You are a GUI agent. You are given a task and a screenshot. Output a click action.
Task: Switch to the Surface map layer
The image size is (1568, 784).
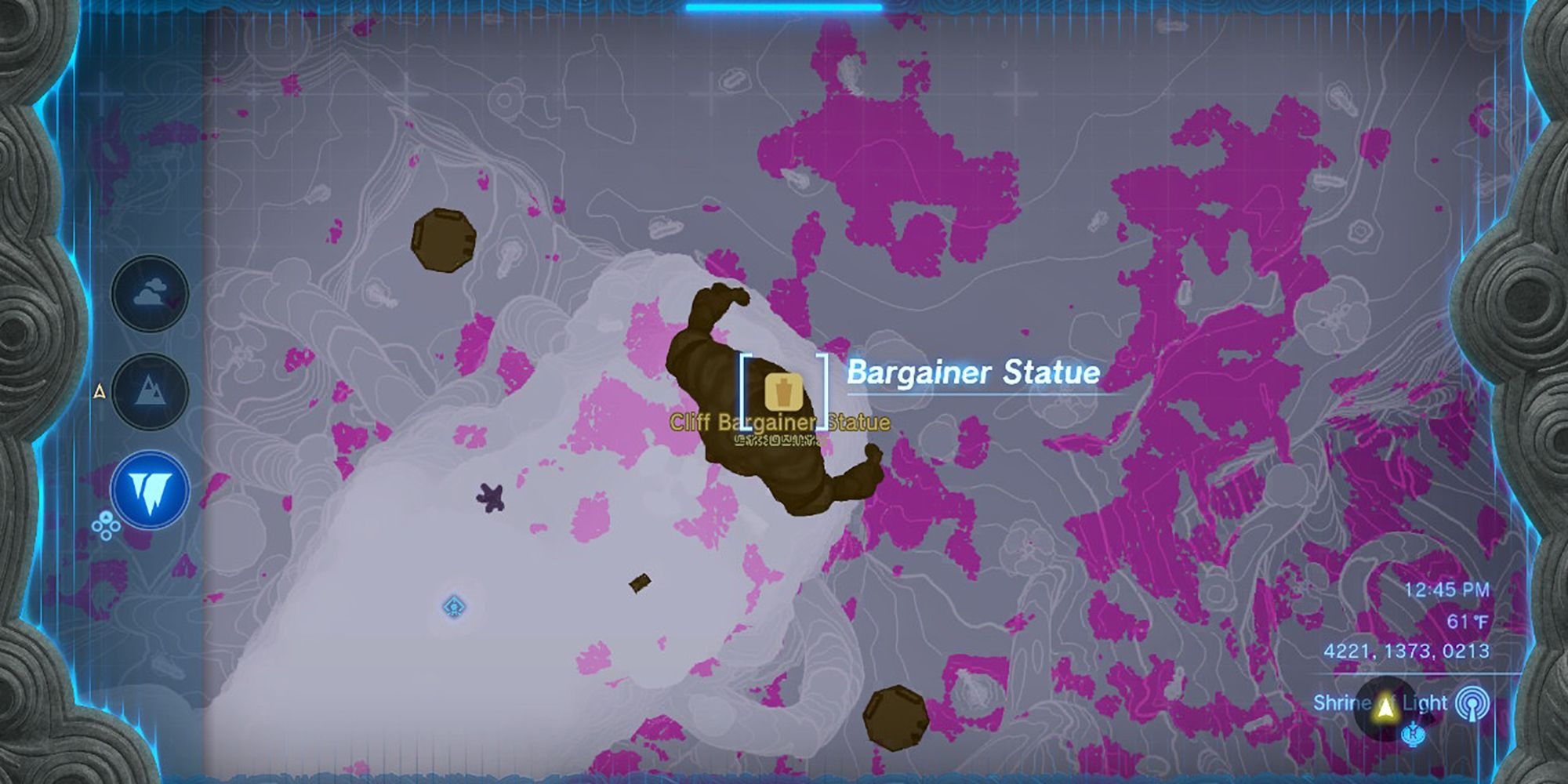pyautogui.click(x=150, y=390)
